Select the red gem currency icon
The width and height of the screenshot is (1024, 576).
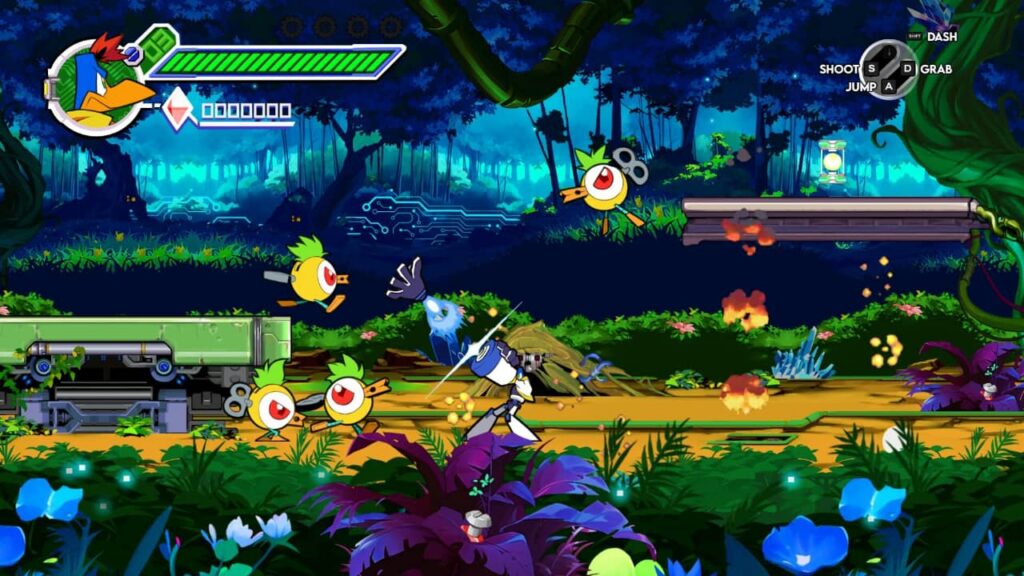pyautogui.click(x=178, y=109)
